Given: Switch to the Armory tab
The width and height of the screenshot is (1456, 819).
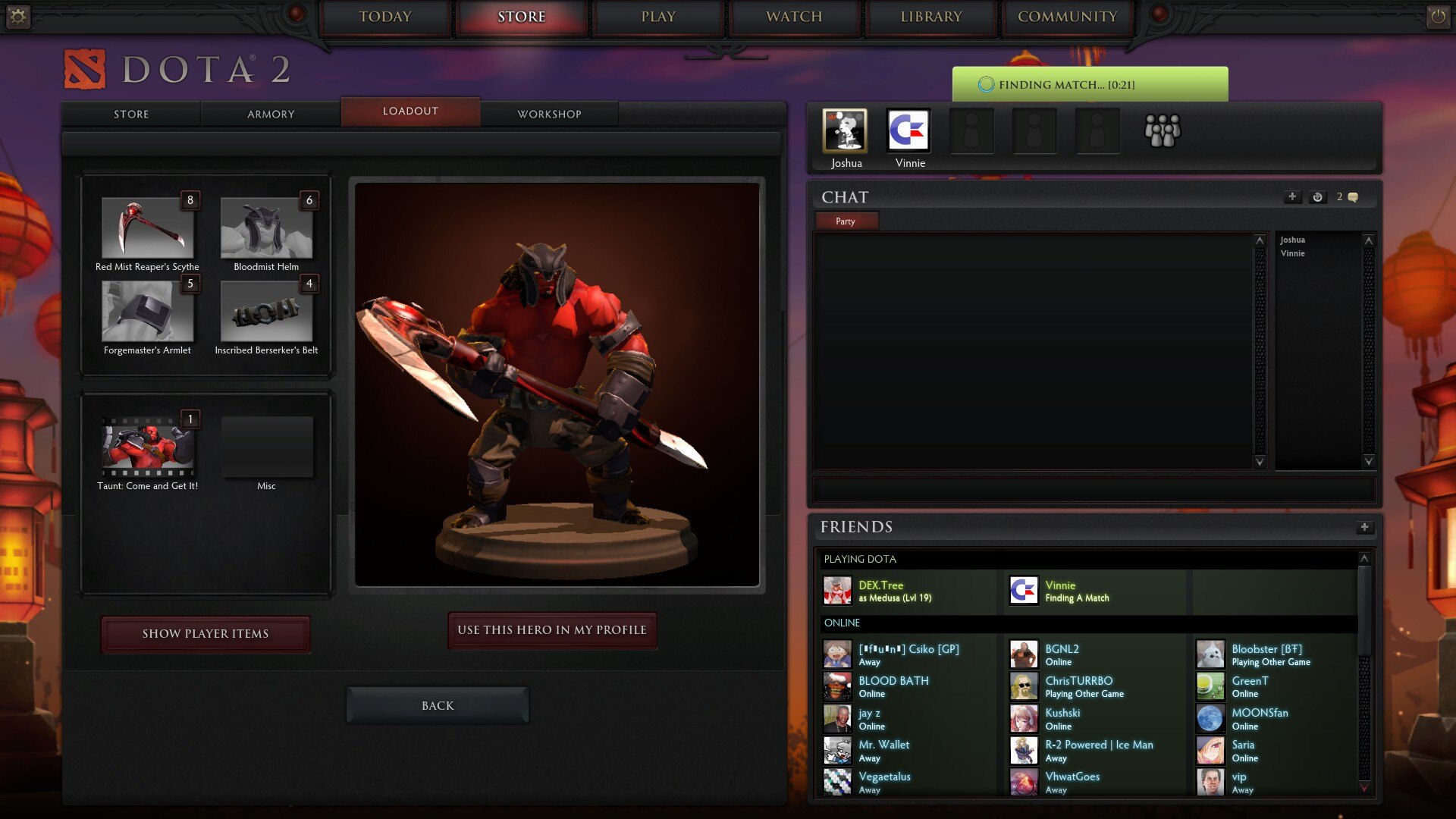Looking at the screenshot, I should [271, 114].
